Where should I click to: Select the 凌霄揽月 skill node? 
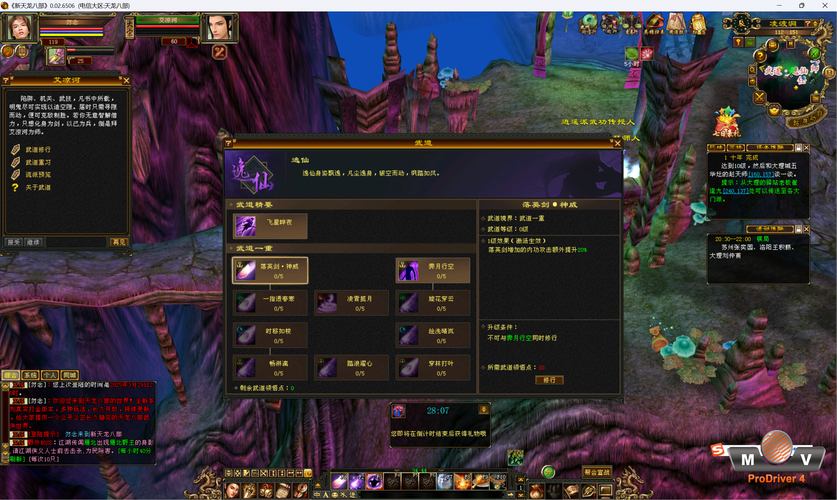coord(351,302)
